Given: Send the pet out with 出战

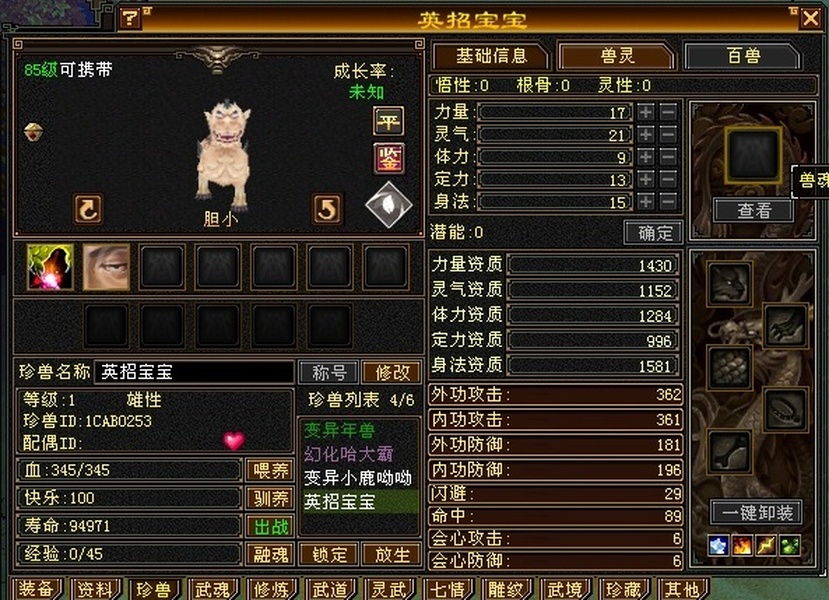Looking at the screenshot, I should [x=270, y=525].
